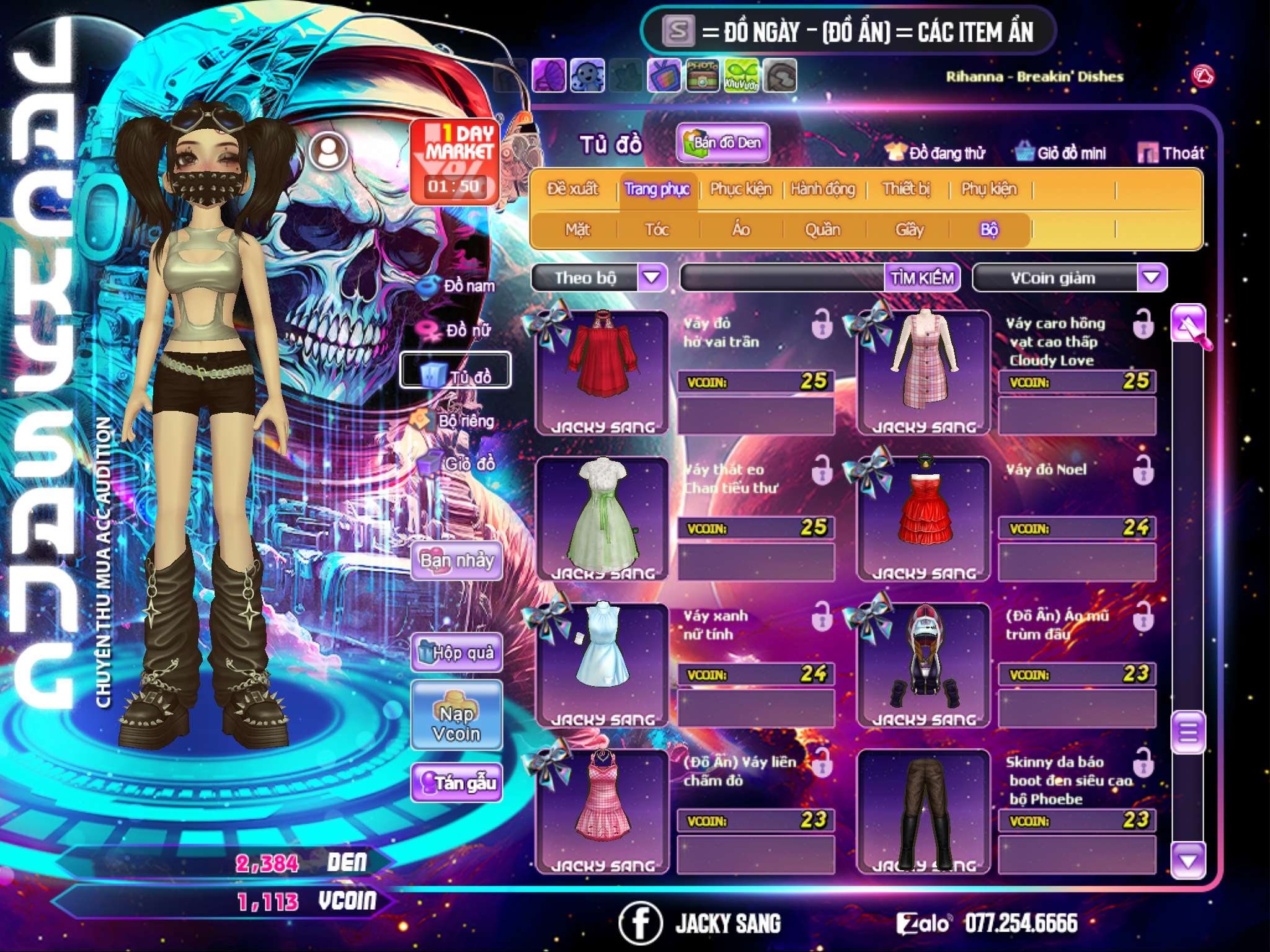Open the Theo bộ dropdown

652,277
